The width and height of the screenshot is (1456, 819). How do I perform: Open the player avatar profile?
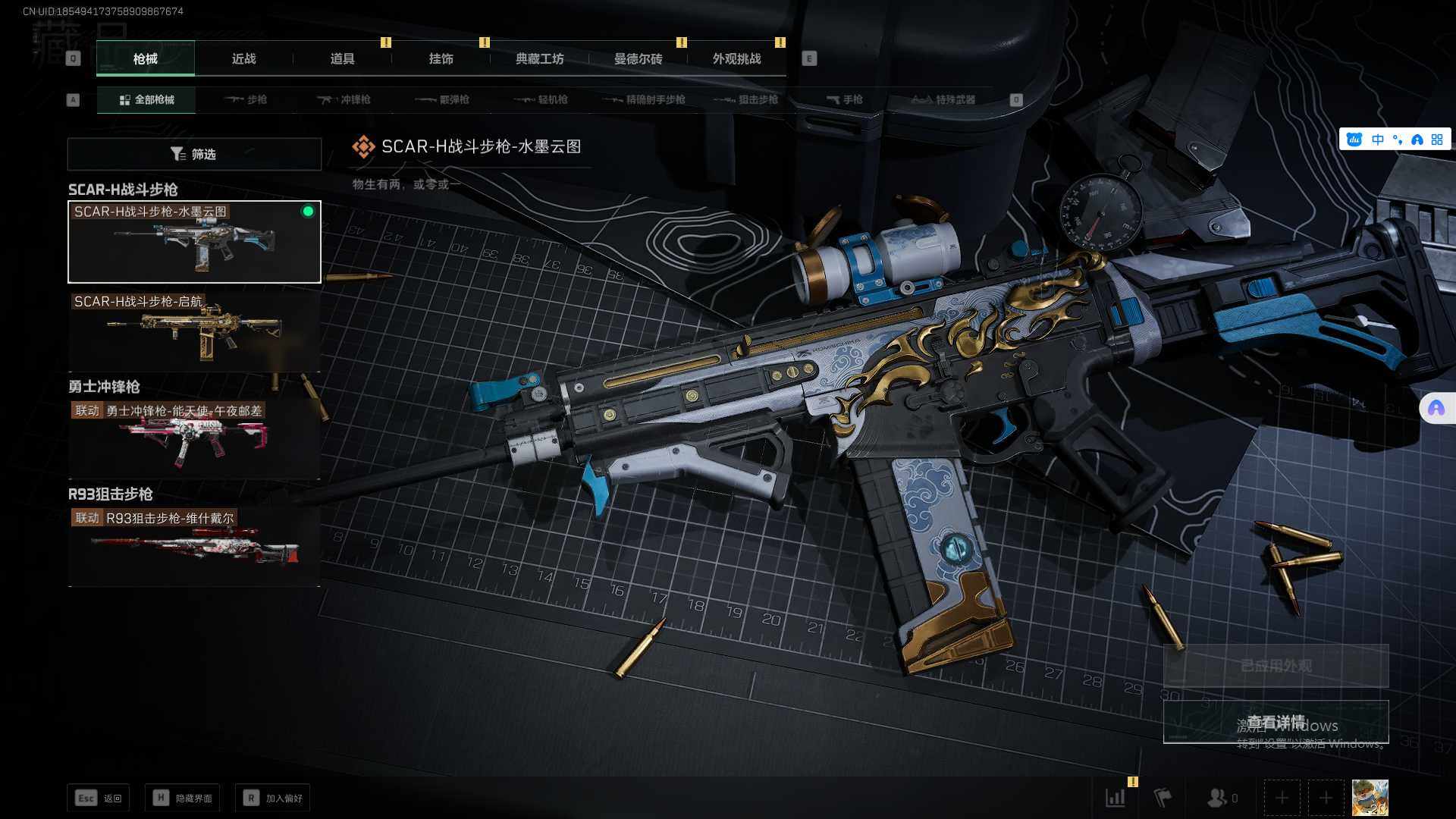(x=1370, y=798)
